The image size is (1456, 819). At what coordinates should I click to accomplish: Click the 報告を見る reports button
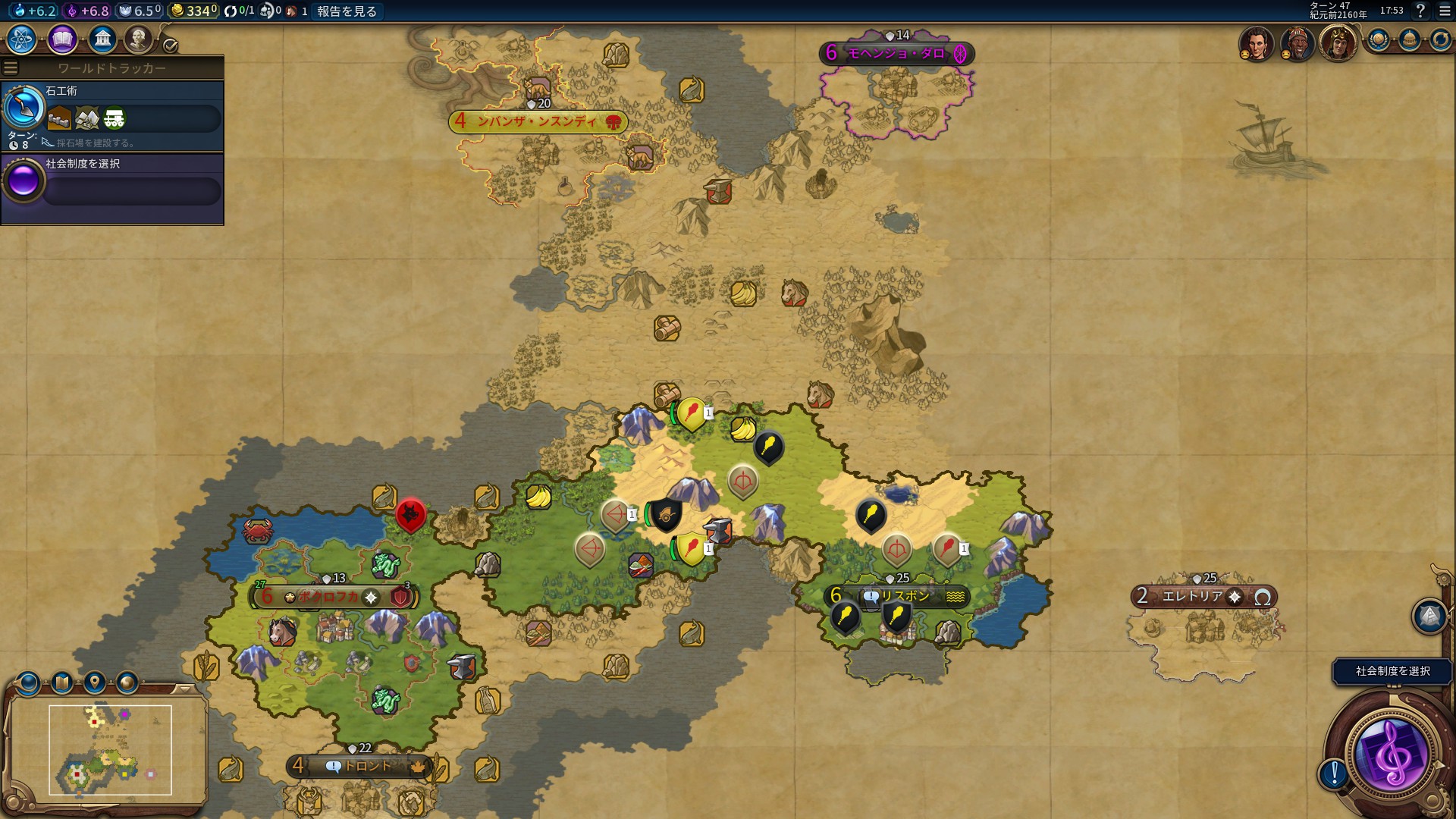(x=347, y=11)
